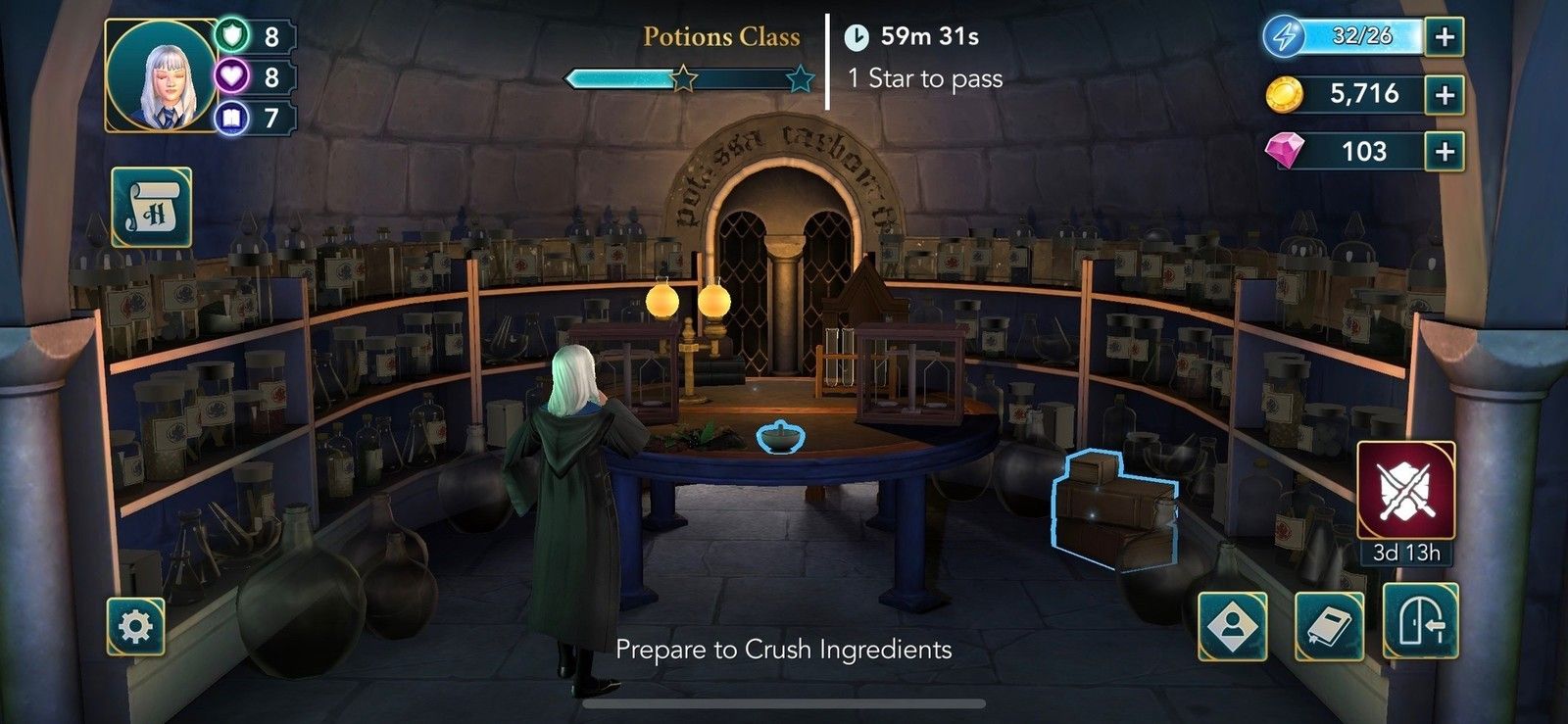Image resolution: width=1568 pixels, height=724 pixels.
Task: Check the green shield Courage attribute
Action: (x=232, y=36)
